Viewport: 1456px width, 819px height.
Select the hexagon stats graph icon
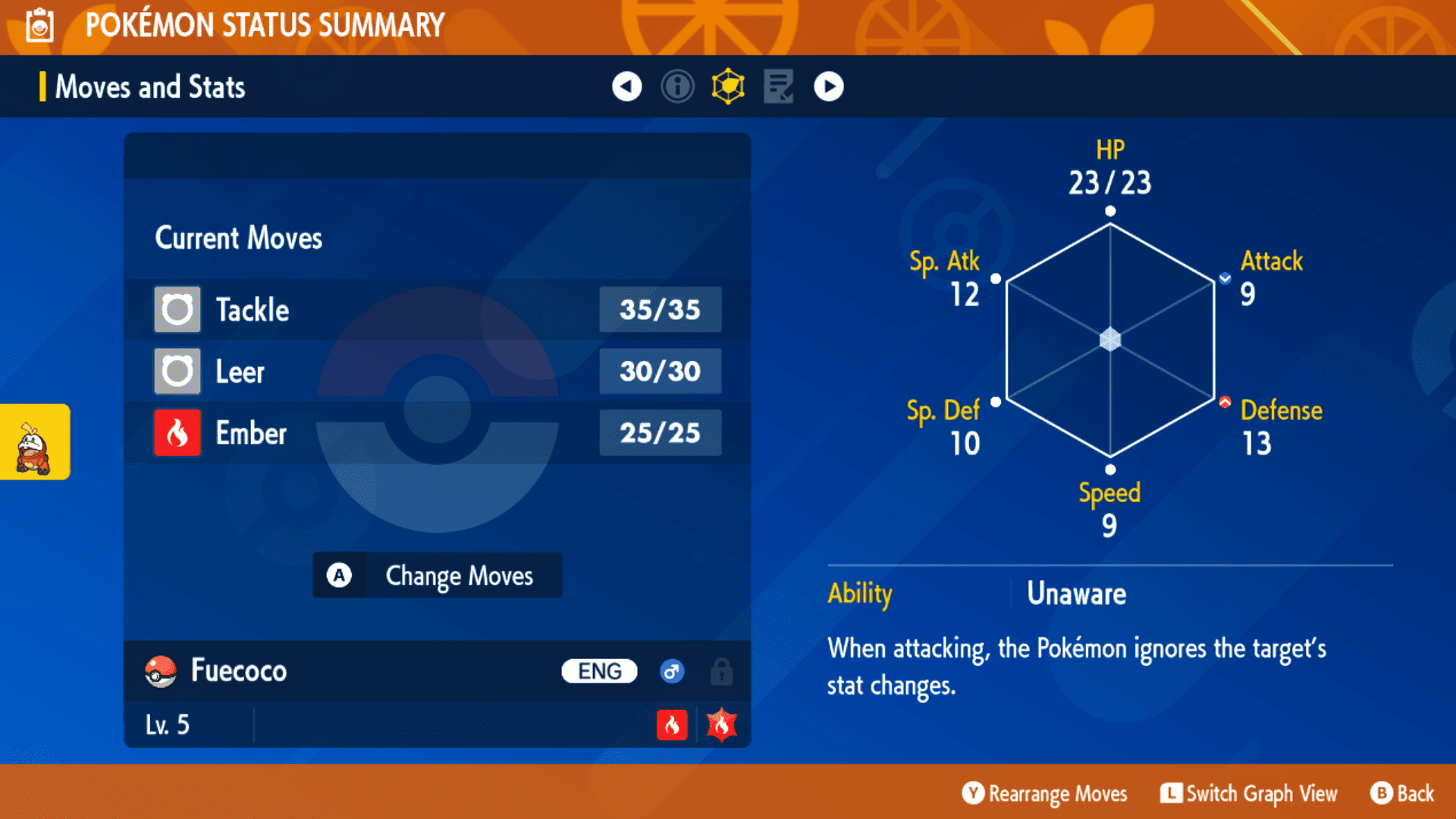[x=727, y=86]
